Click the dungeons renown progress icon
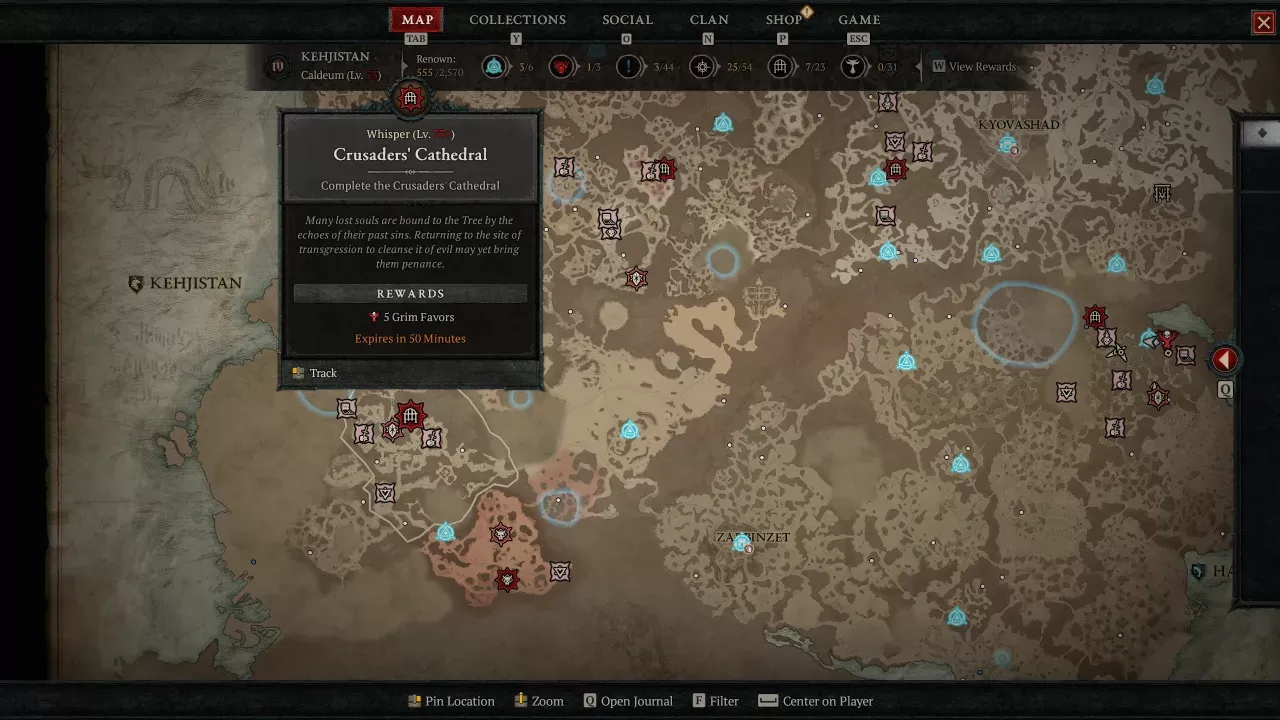This screenshot has width=1280, height=720. pyautogui.click(x=780, y=67)
